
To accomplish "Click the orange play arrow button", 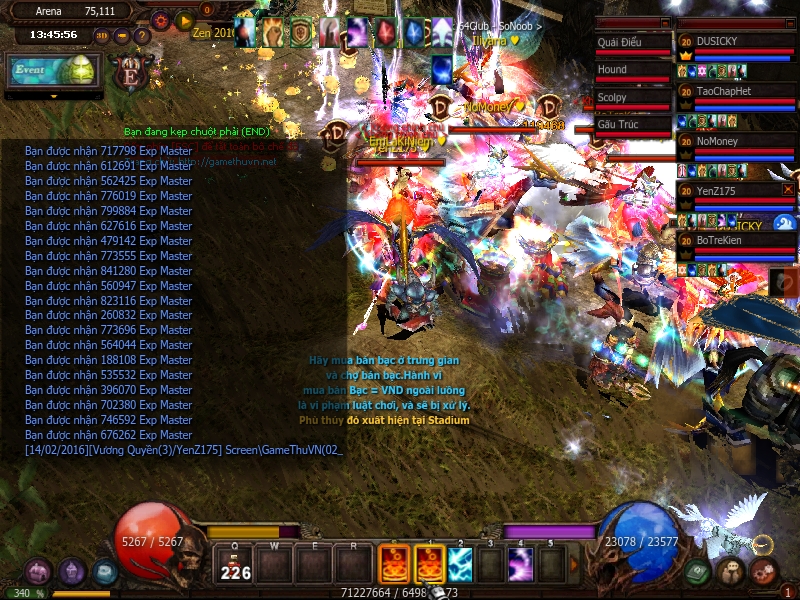I will 184,20.
